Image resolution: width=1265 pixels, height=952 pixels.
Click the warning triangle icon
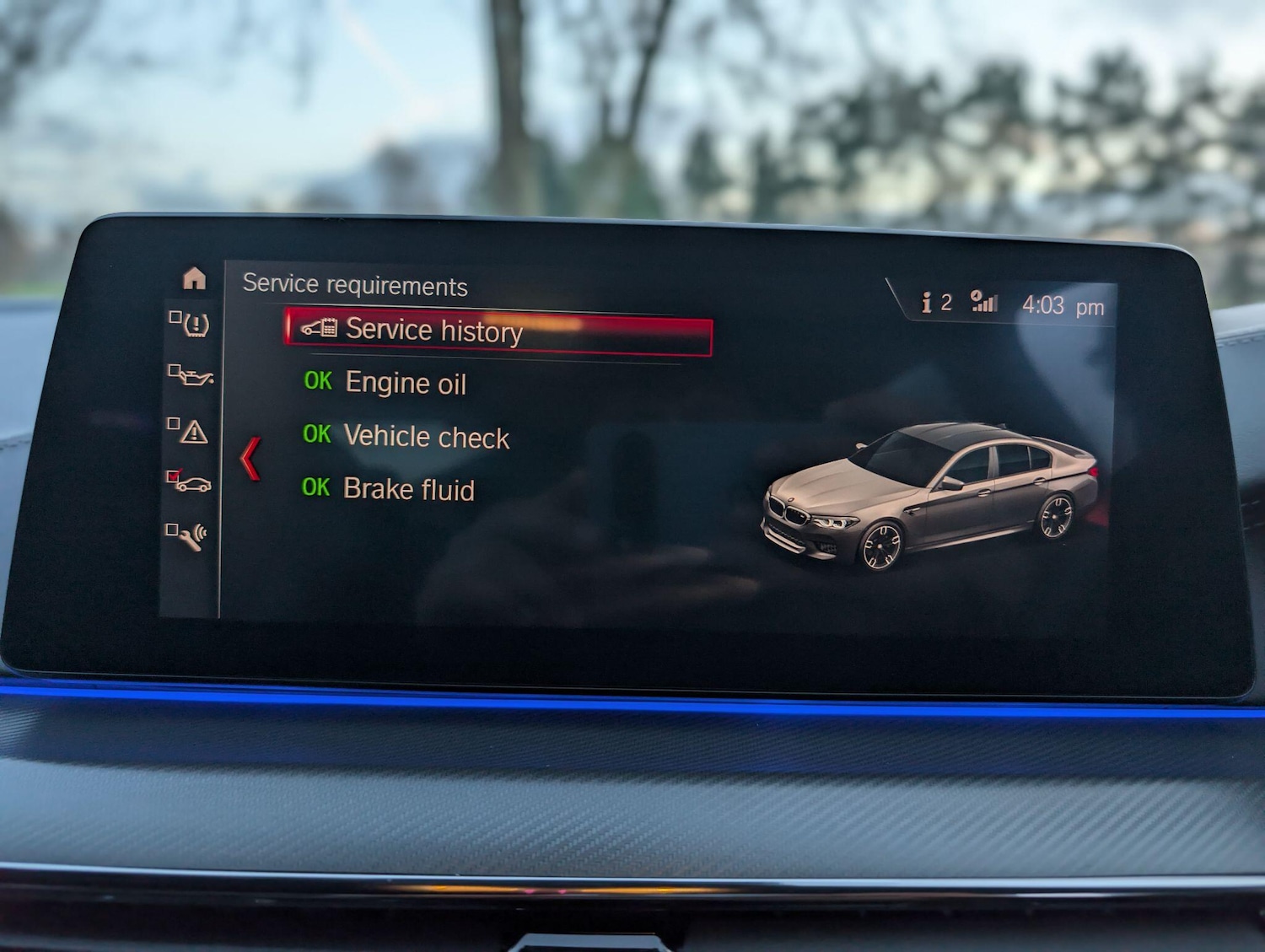click(194, 433)
